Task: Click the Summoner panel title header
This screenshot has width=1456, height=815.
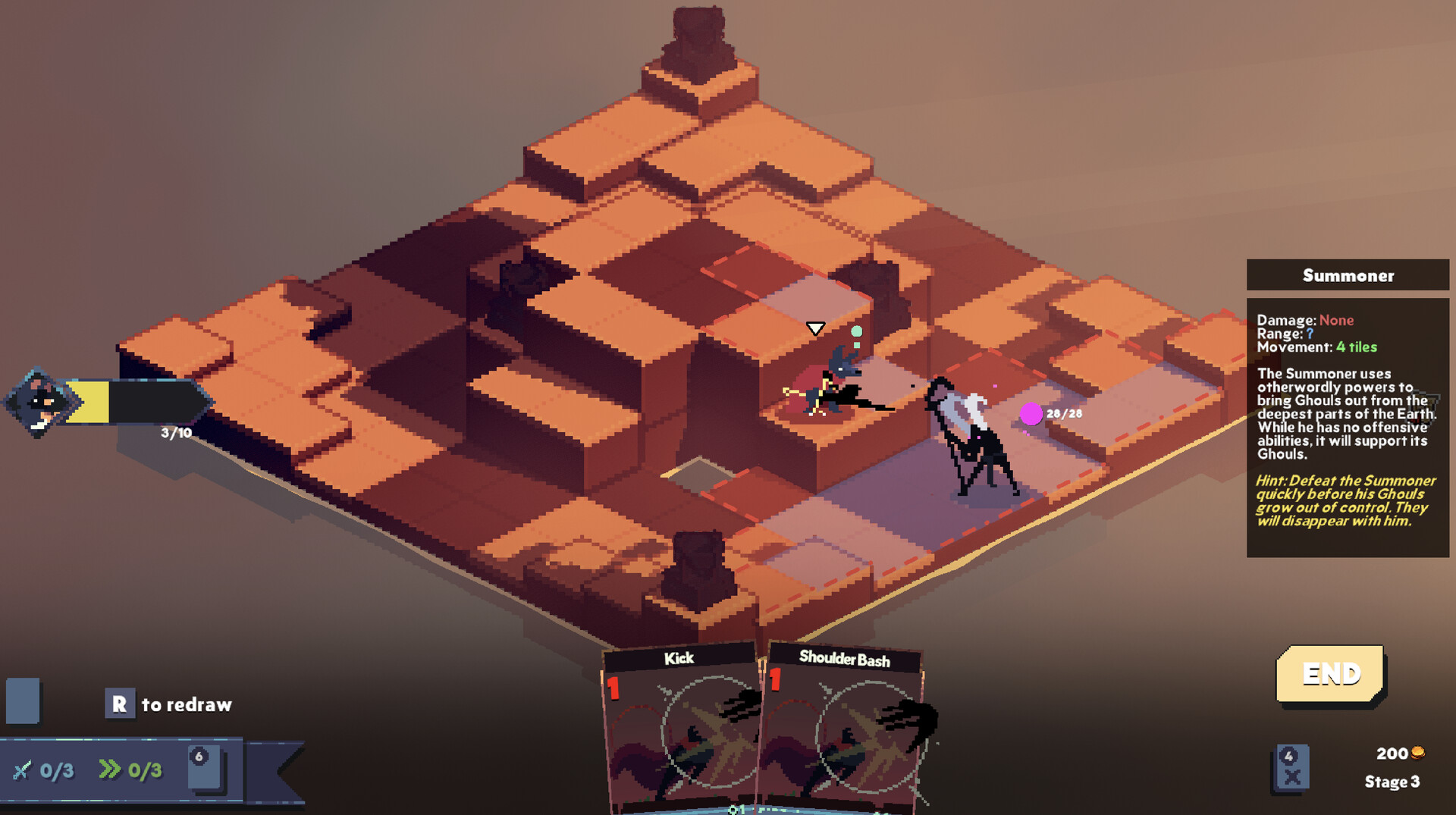Action: click(1349, 276)
